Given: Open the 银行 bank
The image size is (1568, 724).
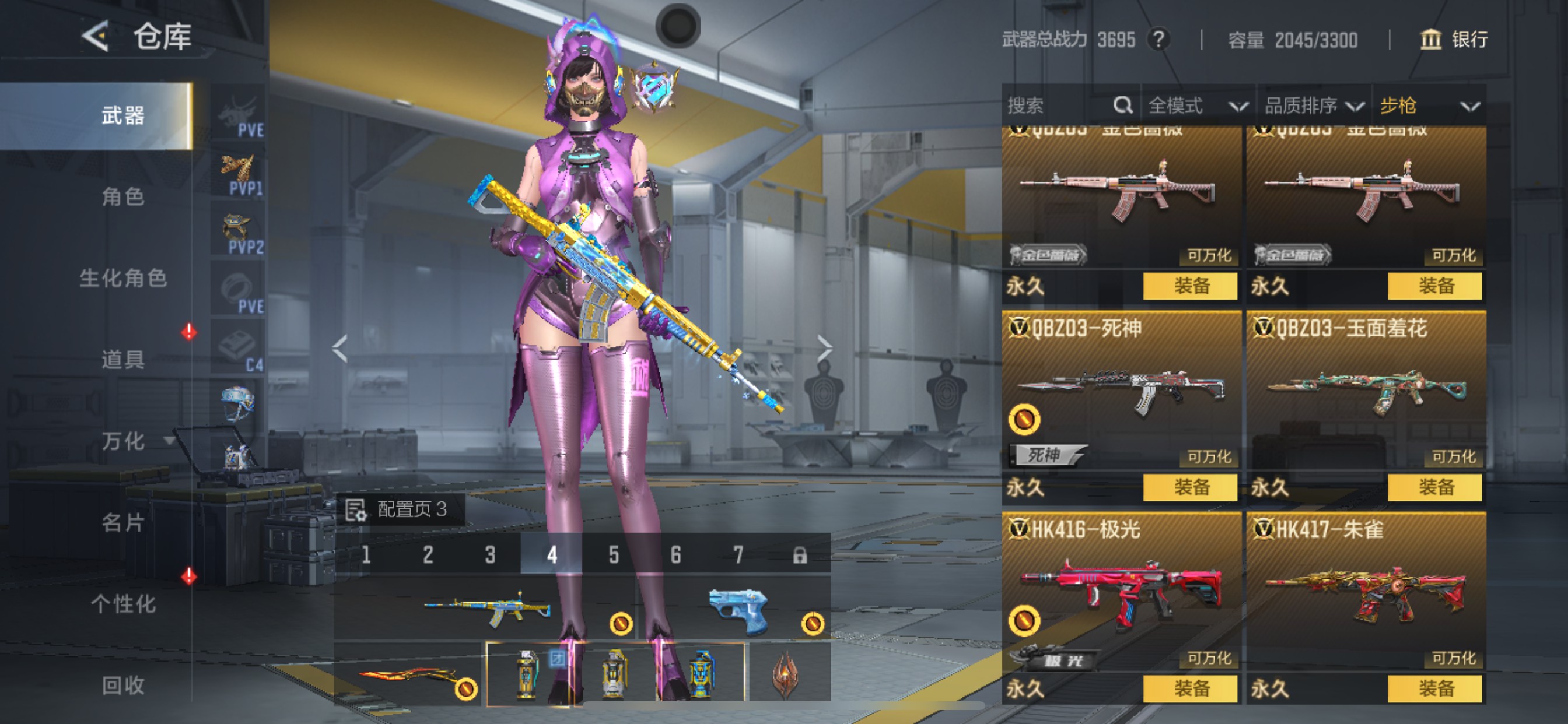Looking at the screenshot, I should coord(1454,40).
